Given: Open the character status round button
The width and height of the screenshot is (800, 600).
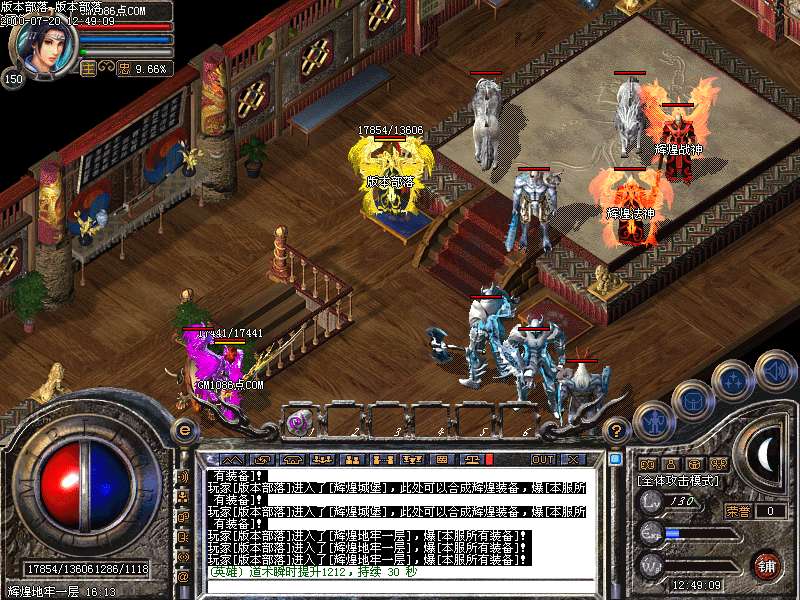Looking at the screenshot, I should tap(654, 420).
